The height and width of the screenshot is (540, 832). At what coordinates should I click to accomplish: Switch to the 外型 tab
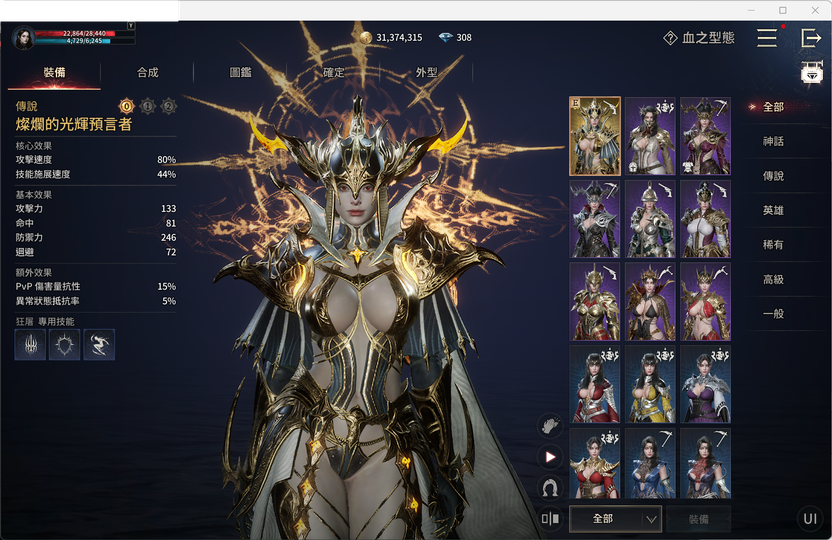(426, 73)
